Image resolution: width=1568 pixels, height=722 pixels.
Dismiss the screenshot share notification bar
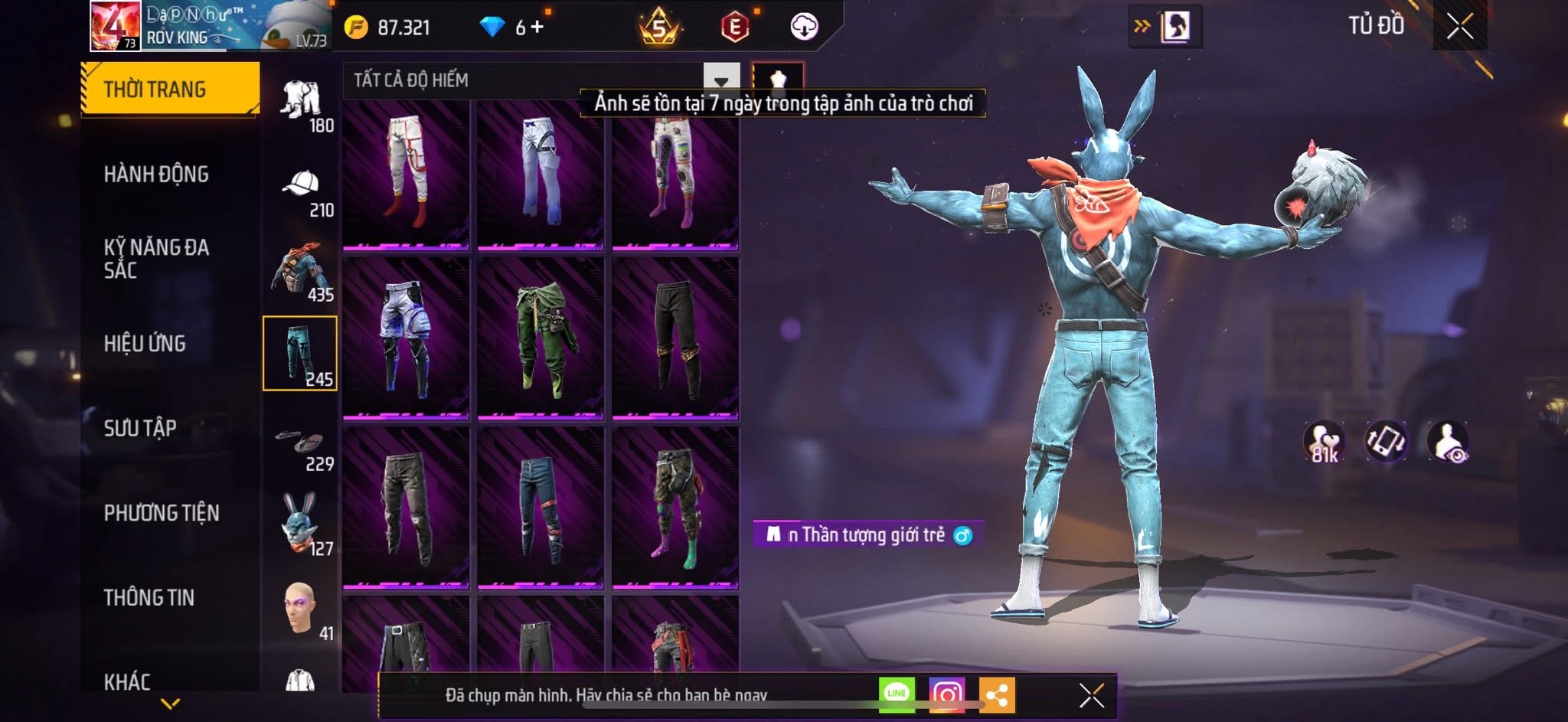click(x=1091, y=695)
